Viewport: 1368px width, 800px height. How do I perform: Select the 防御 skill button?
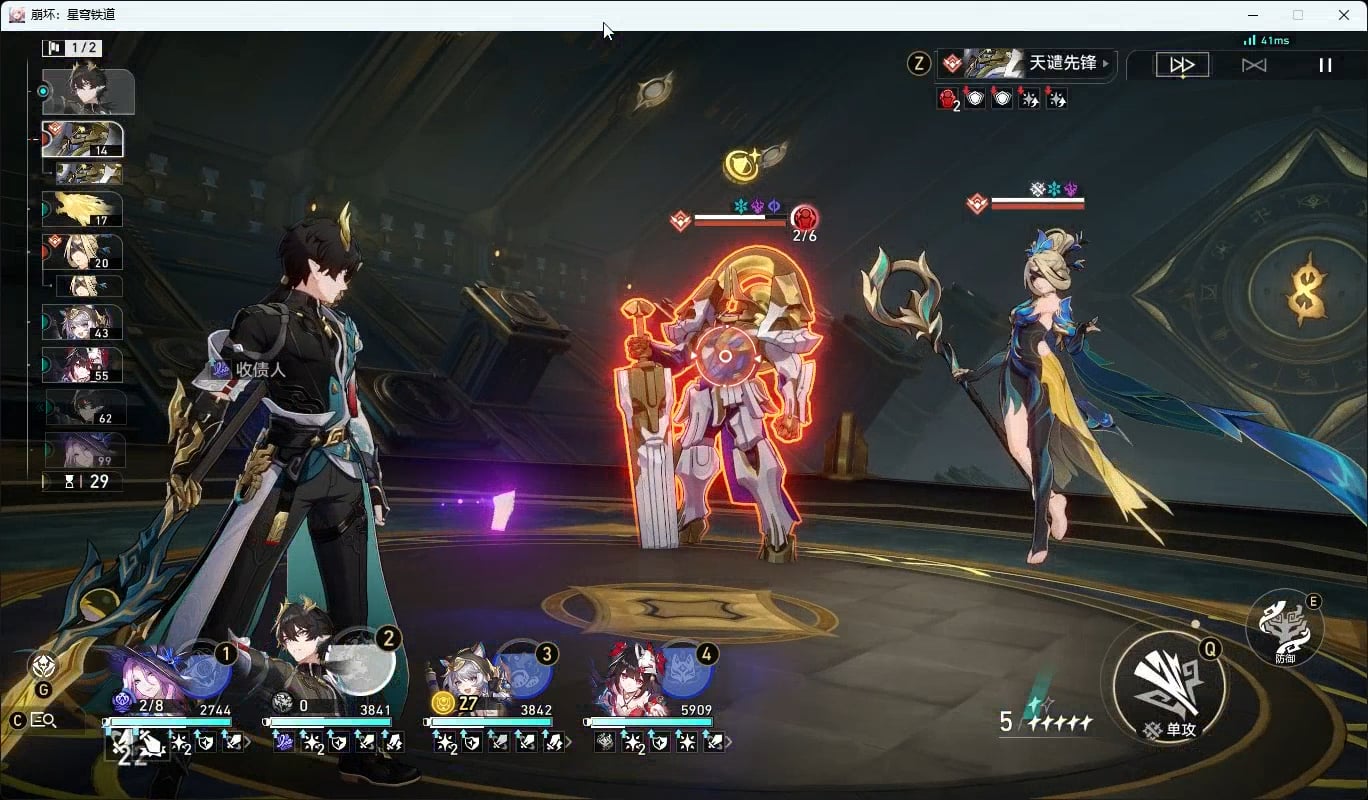point(1284,627)
